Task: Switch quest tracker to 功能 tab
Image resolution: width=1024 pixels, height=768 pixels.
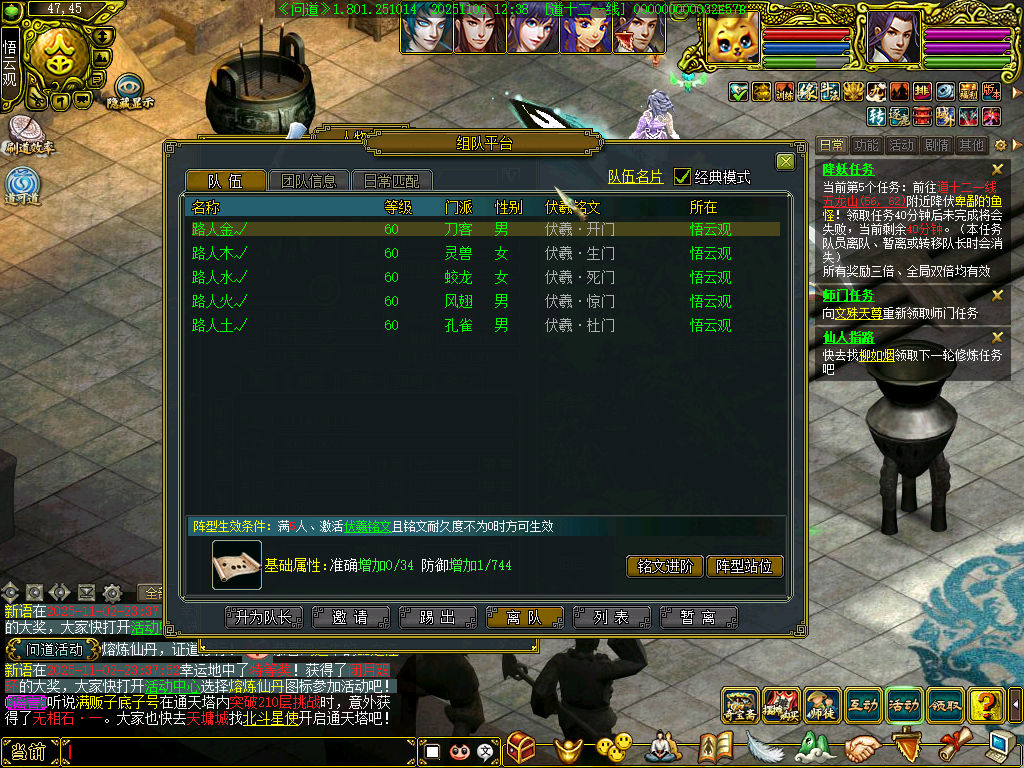Action: [867, 145]
